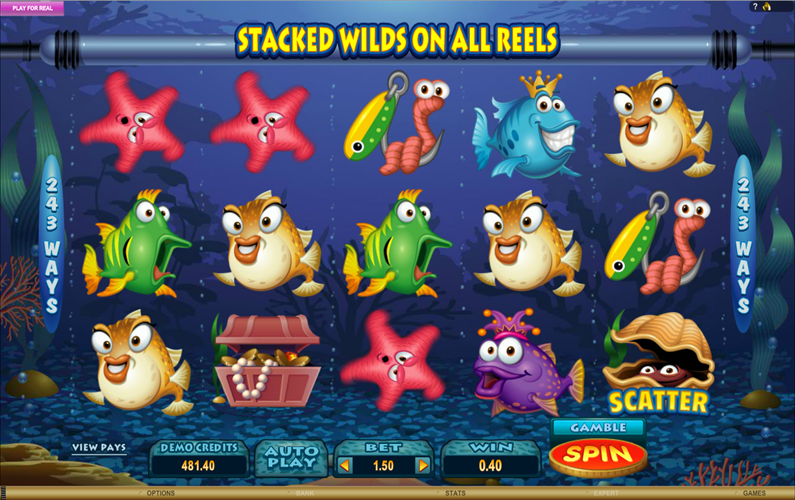Image resolution: width=795 pixels, height=500 pixels.
Task: Open the Bank menu
Action: (305, 493)
